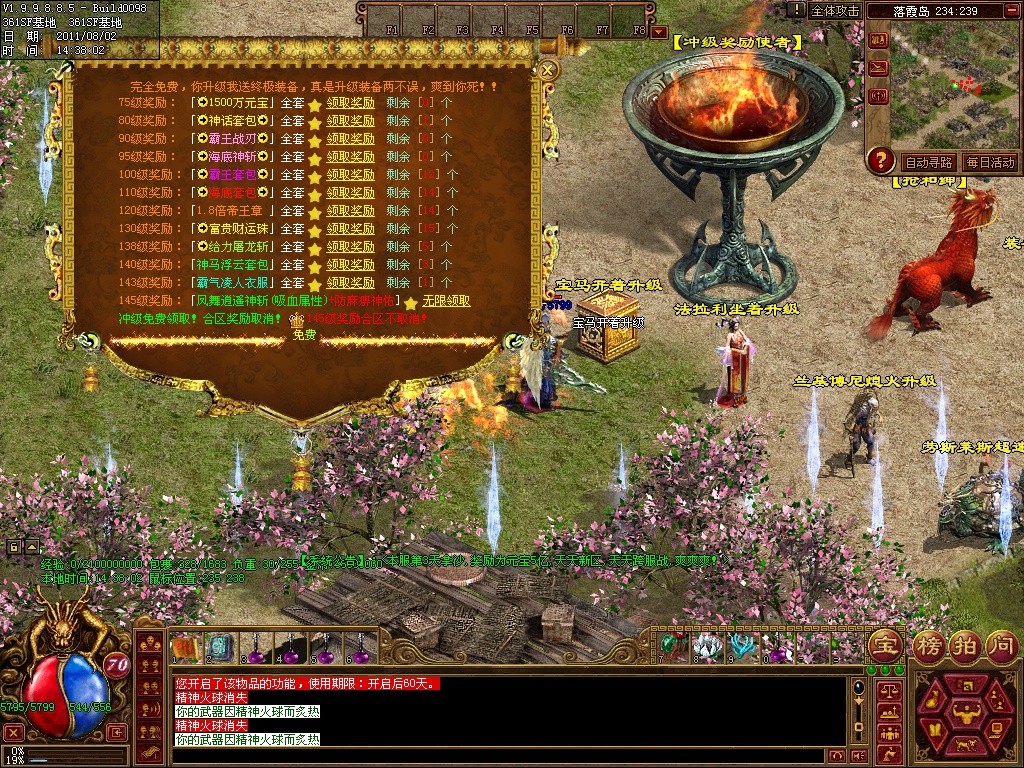Open the 每日活动 daily activities
The height and width of the screenshot is (768, 1024).
click(989, 162)
